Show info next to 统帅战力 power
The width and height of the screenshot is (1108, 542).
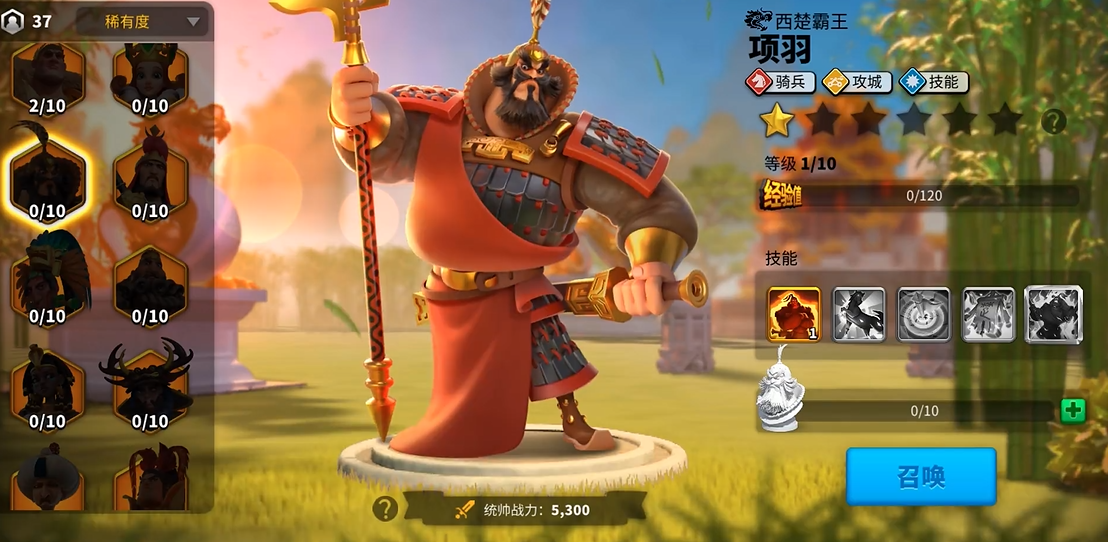point(385,509)
